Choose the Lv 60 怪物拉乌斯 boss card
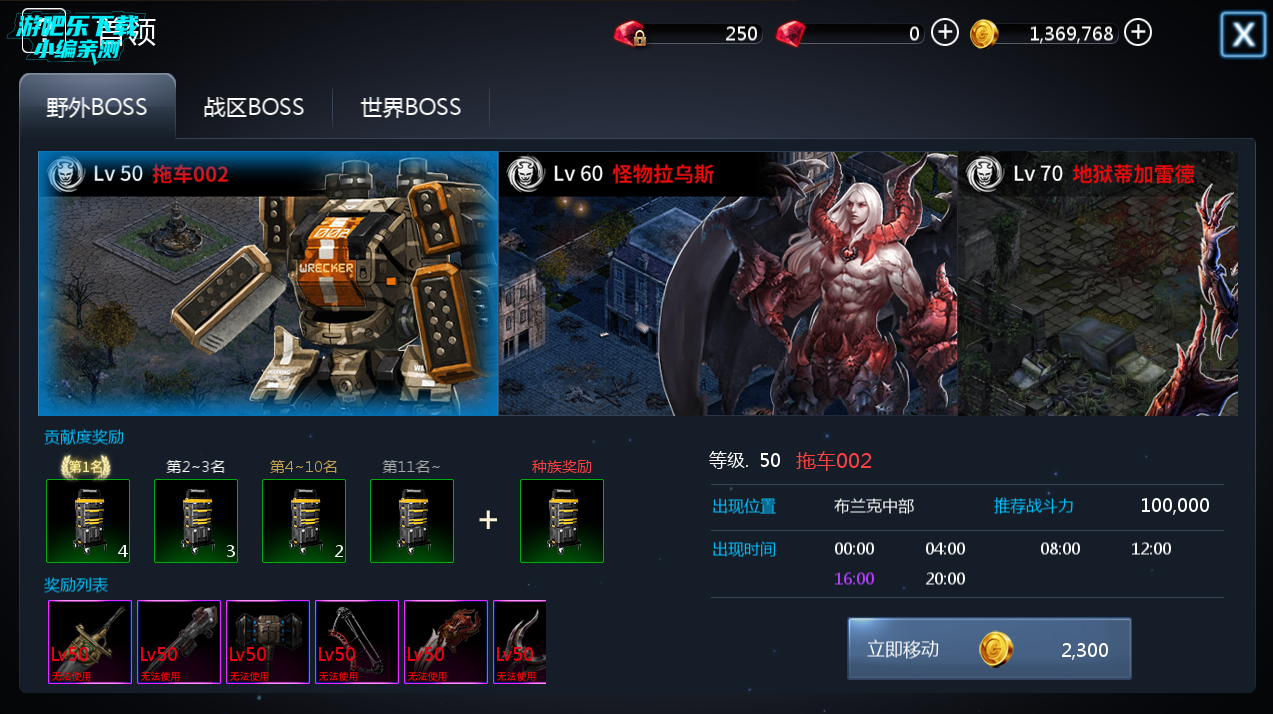The height and width of the screenshot is (714, 1273). [x=728, y=283]
